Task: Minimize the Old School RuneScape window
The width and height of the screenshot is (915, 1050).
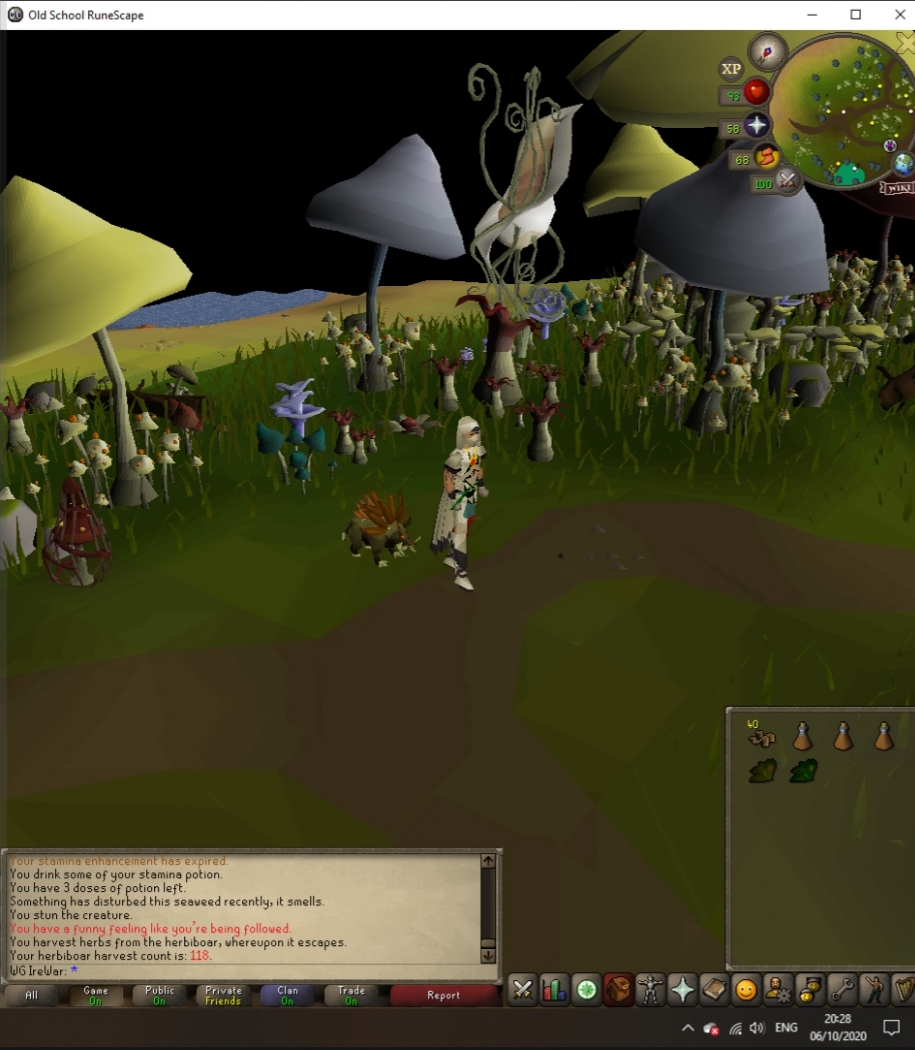Action: pyautogui.click(x=810, y=14)
